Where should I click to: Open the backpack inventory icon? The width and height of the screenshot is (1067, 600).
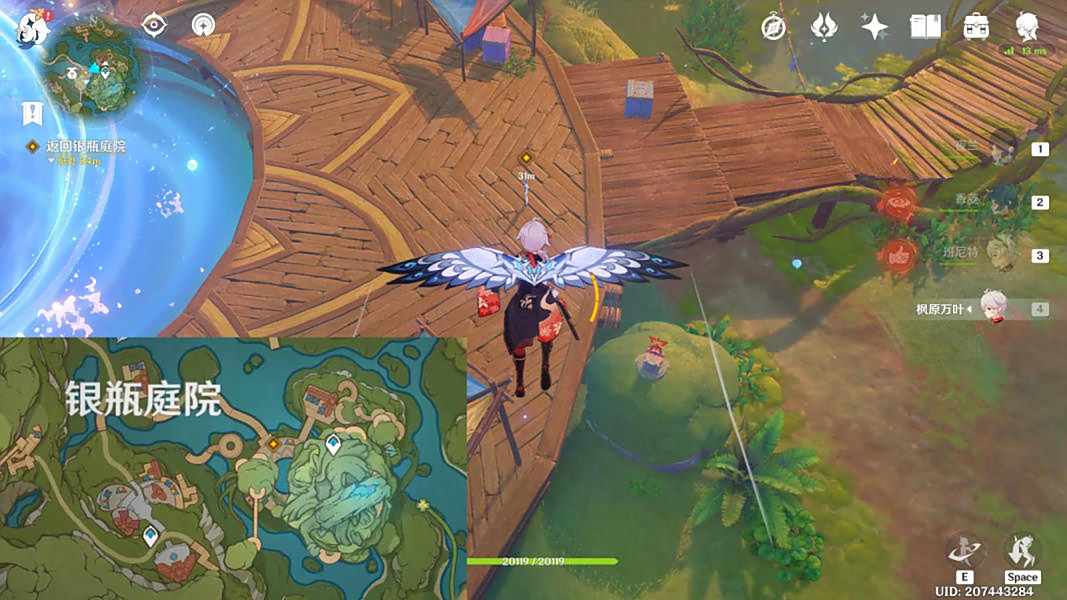[976, 27]
